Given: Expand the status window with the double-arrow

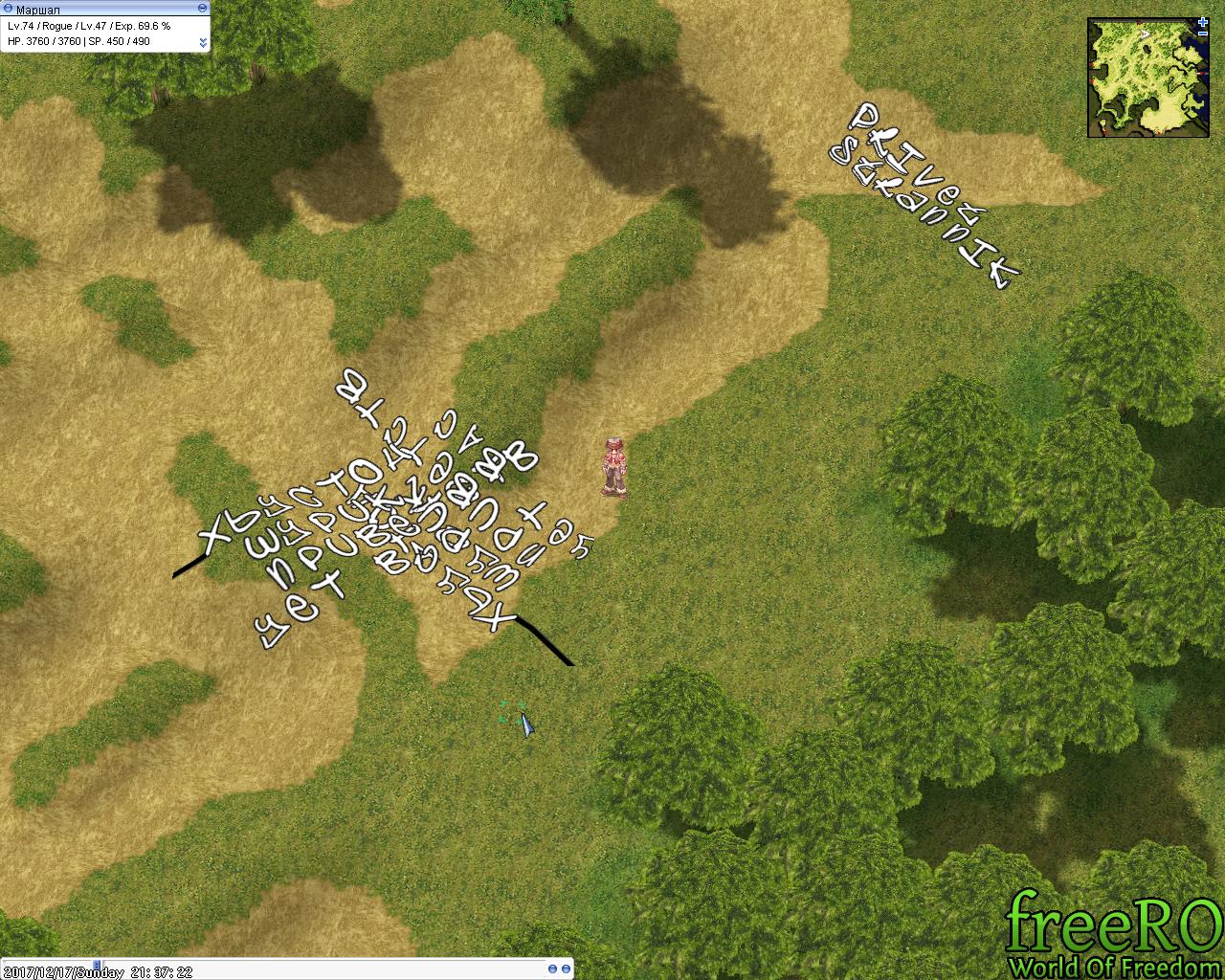Looking at the screenshot, I should [x=203, y=42].
